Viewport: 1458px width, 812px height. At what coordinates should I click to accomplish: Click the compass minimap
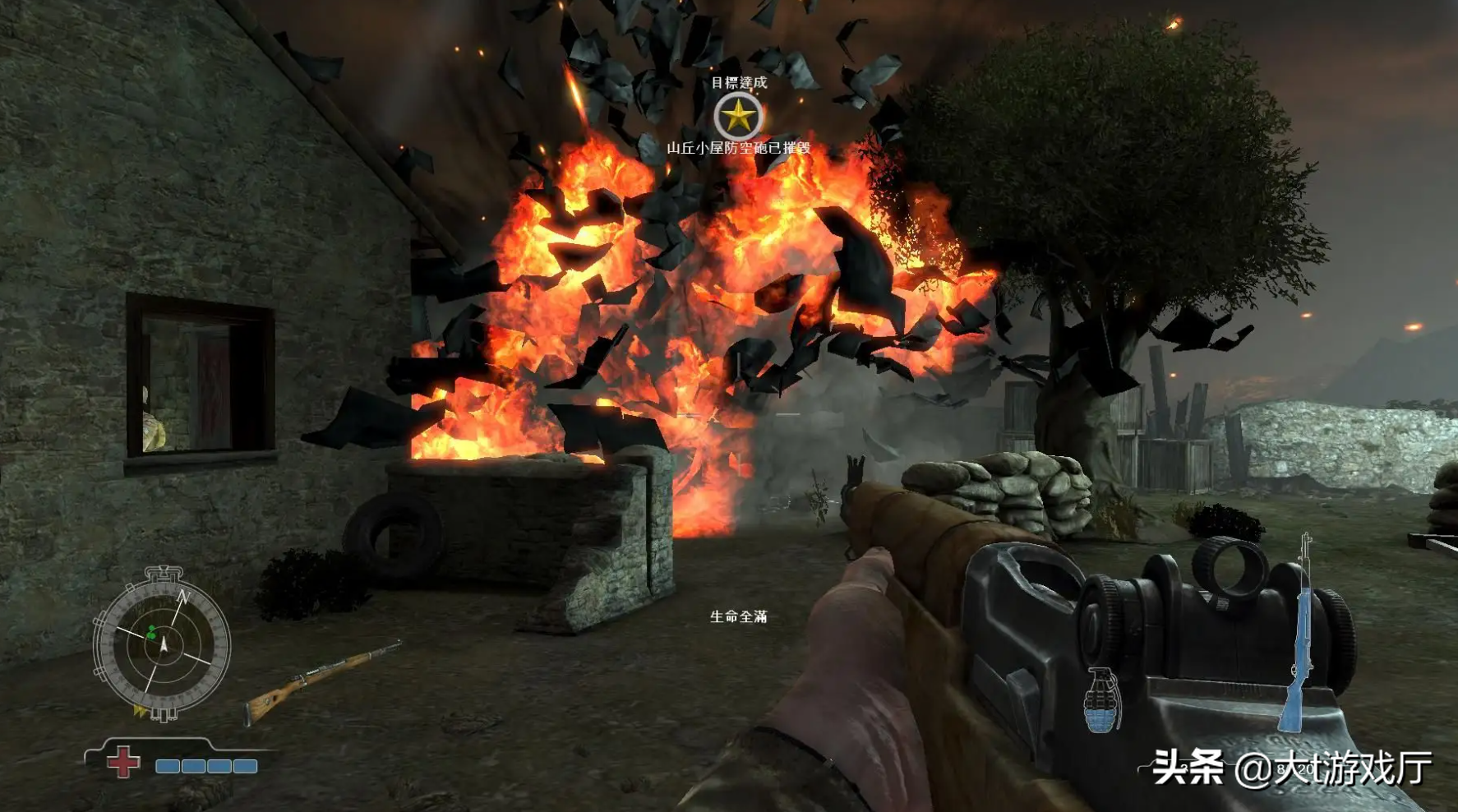pos(162,645)
